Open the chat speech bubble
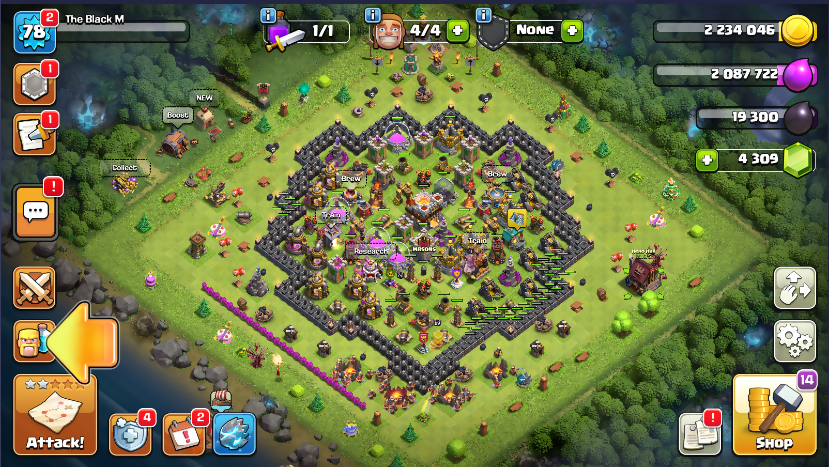 coord(36,211)
